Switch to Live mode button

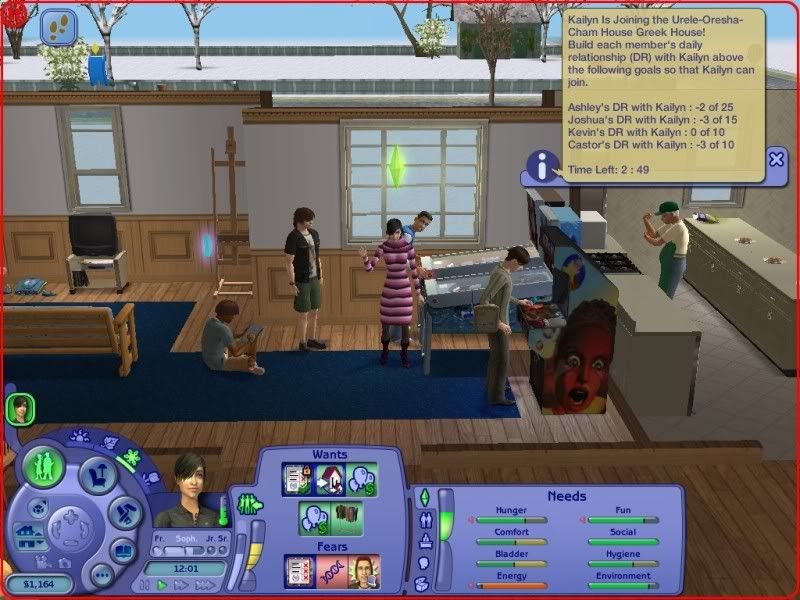click(45, 467)
